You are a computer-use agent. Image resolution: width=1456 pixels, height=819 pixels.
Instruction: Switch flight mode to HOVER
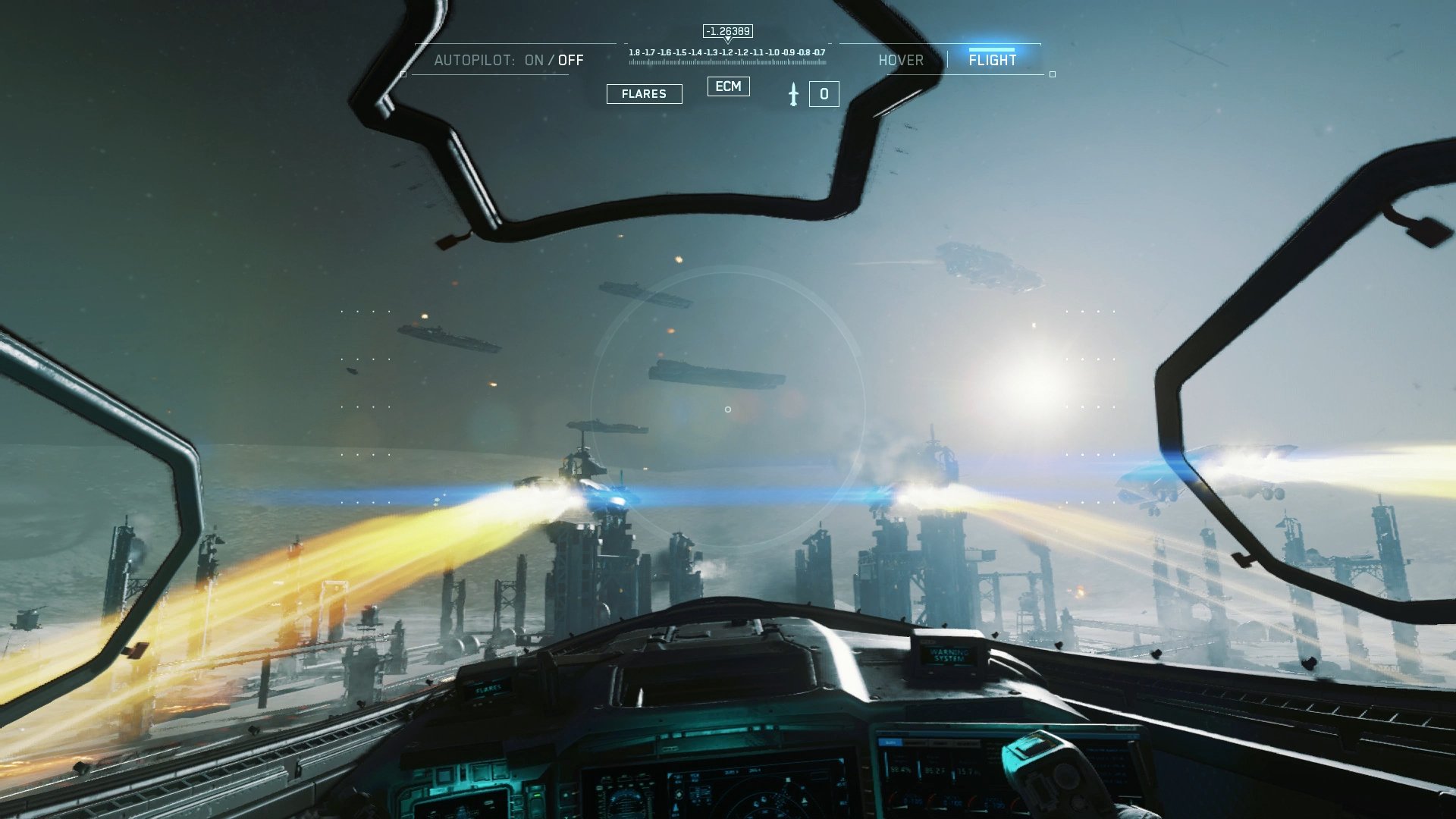[902, 60]
